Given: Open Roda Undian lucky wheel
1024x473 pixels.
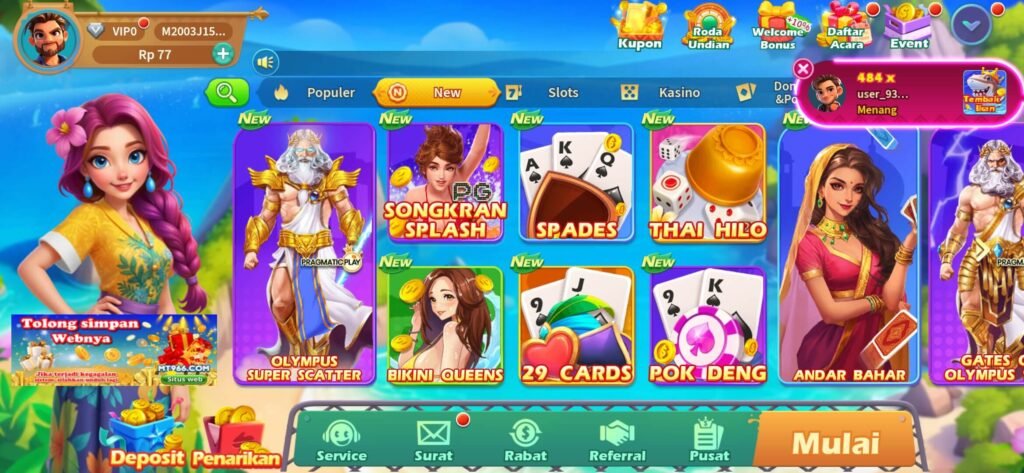Looking at the screenshot, I should point(709,26).
